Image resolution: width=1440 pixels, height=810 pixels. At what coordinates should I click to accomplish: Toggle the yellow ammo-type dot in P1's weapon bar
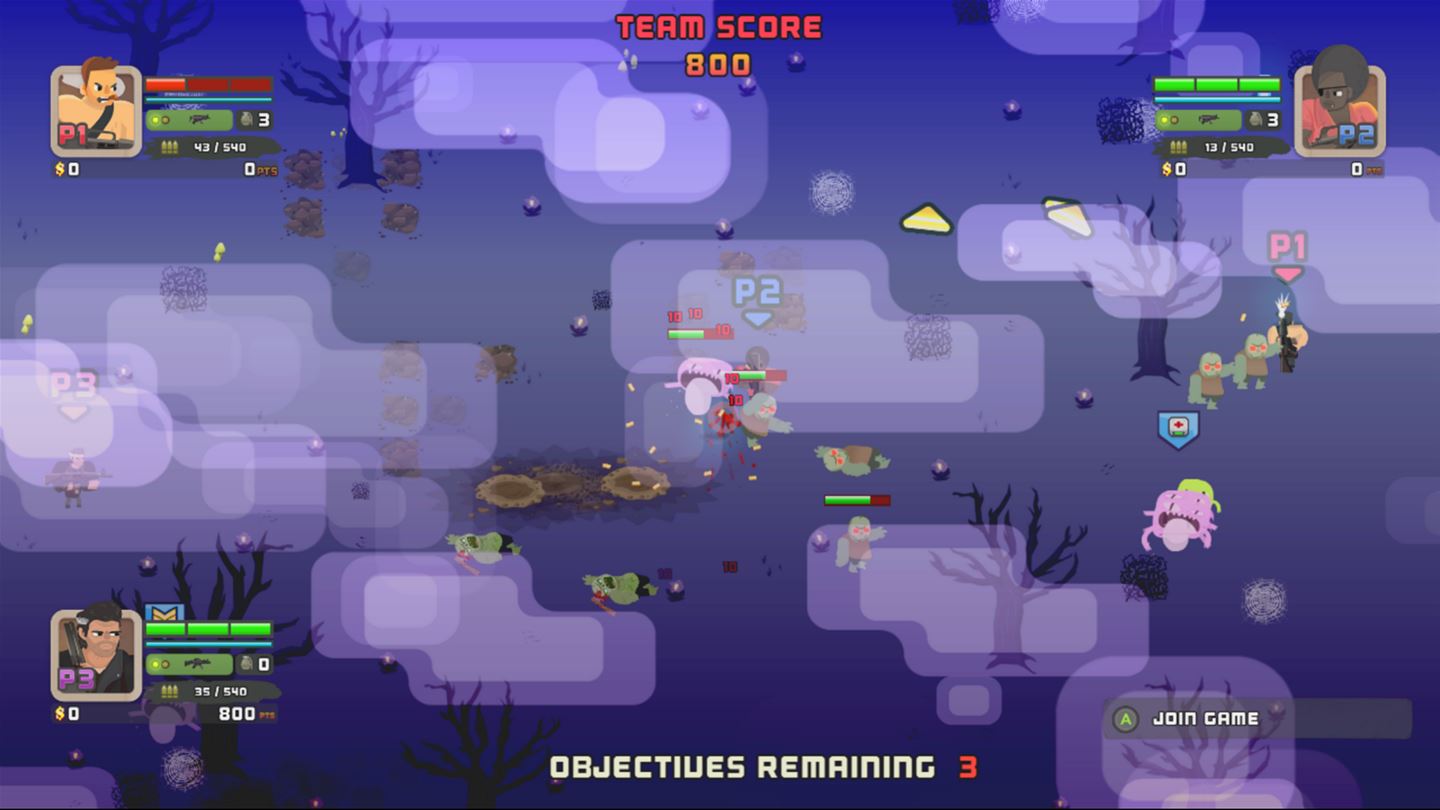(155, 119)
